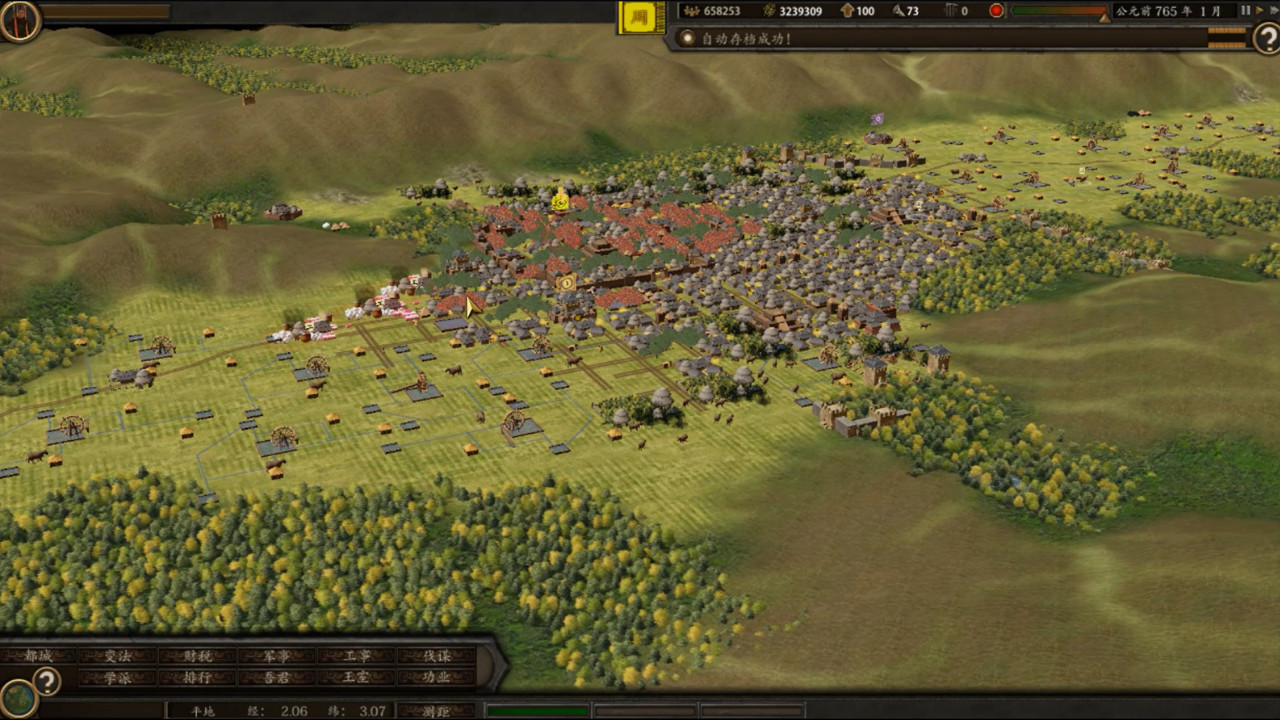Open the 变法 (reform) menu
The height and width of the screenshot is (720, 1280).
pos(118,656)
